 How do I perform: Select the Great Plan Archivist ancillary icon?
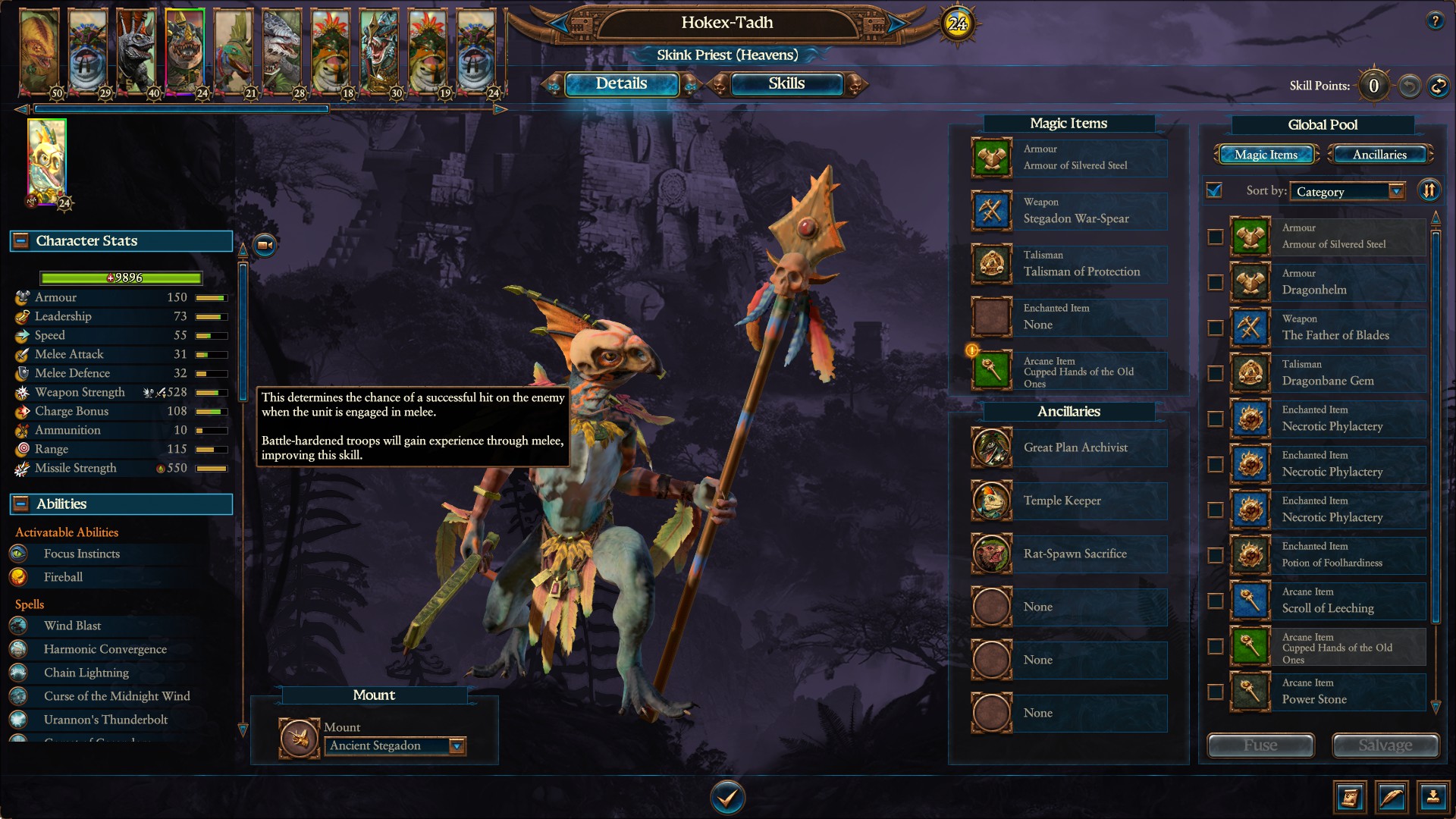[x=992, y=447]
